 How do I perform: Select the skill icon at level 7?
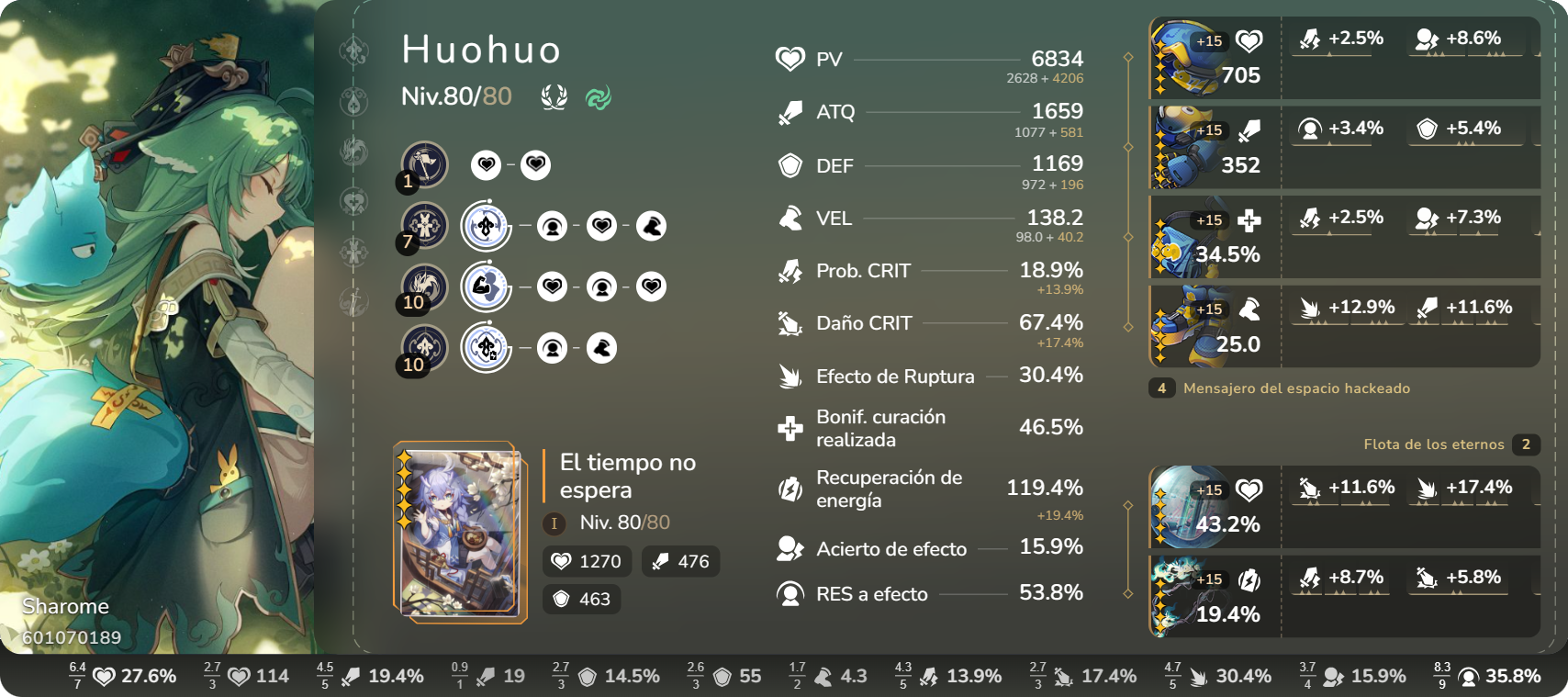423,225
